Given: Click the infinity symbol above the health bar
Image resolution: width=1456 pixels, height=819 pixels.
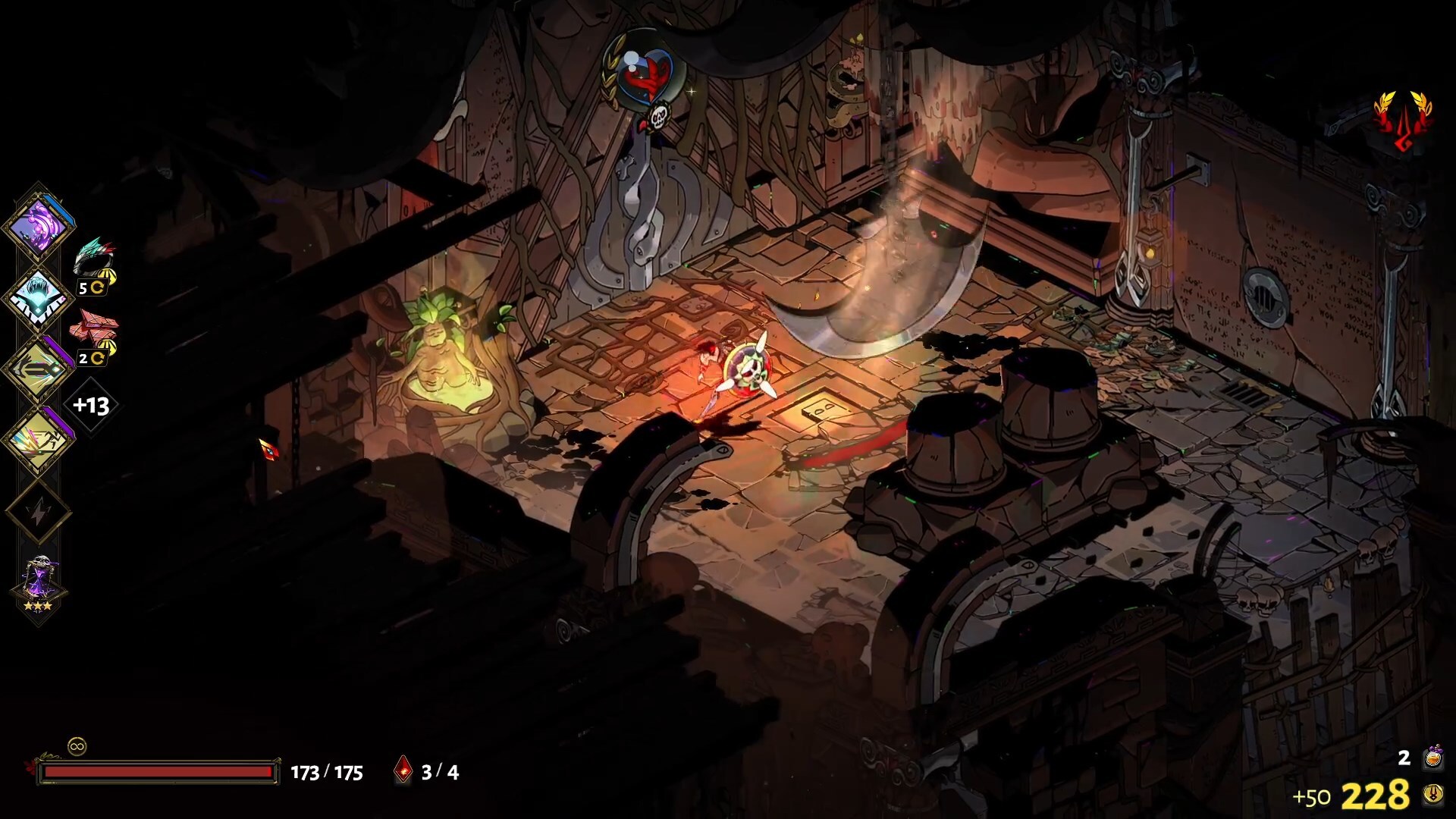Looking at the screenshot, I should click(x=77, y=746).
